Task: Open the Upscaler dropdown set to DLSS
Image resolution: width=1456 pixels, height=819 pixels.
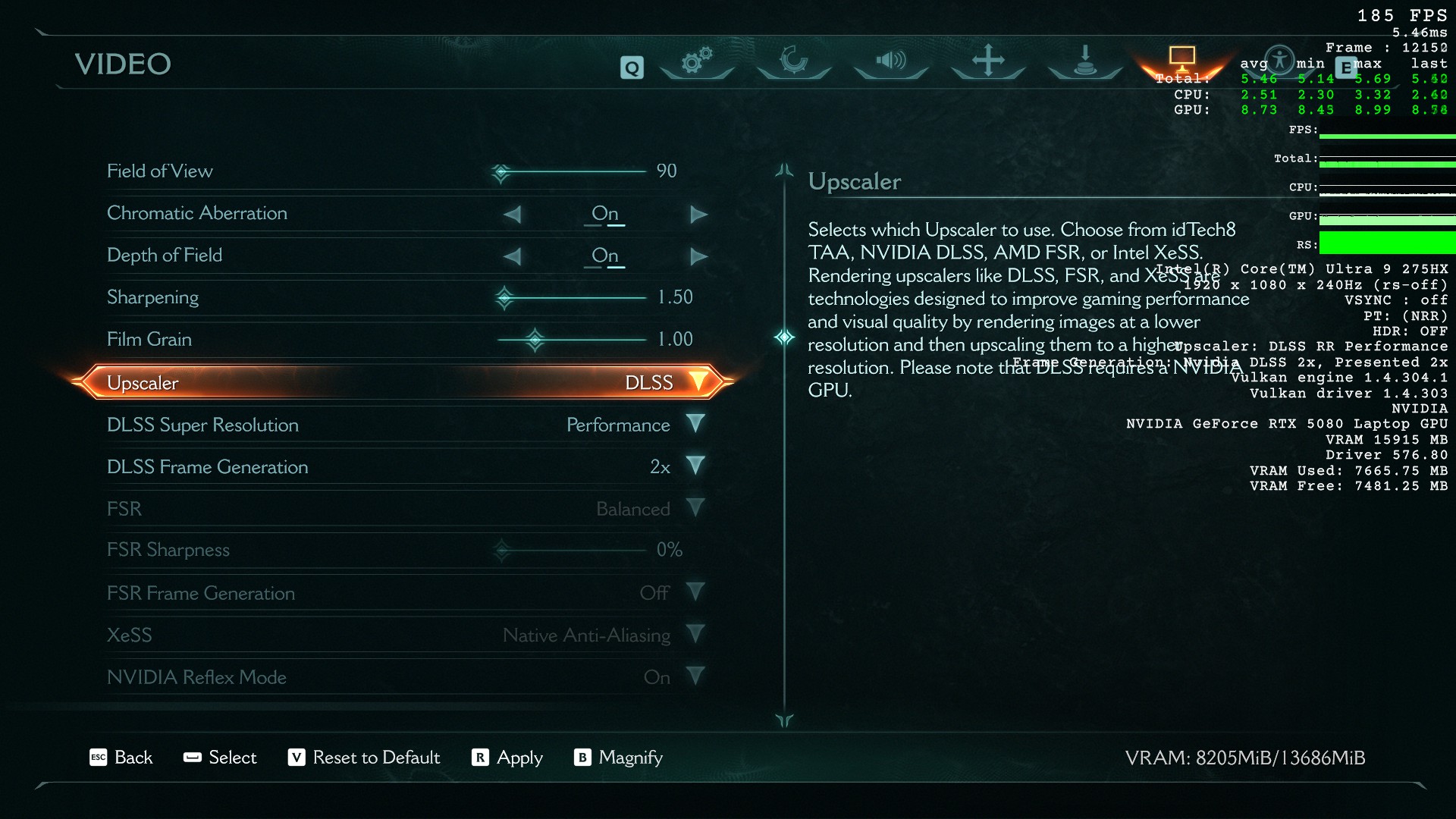Action: pyautogui.click(x=698, y=382)
